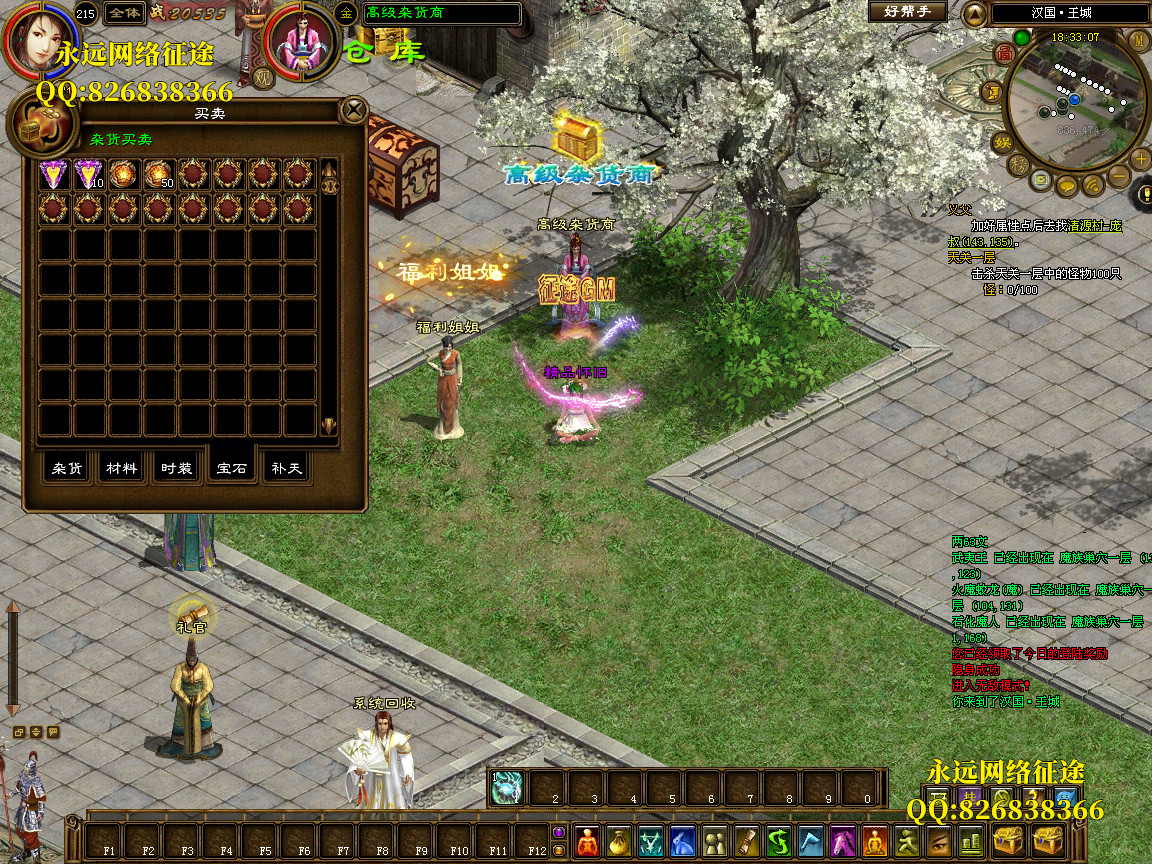Switch to the 宝石 tab
This screenshot has height=864, width=1152.
pyautogui.click(x=231, y=468)
